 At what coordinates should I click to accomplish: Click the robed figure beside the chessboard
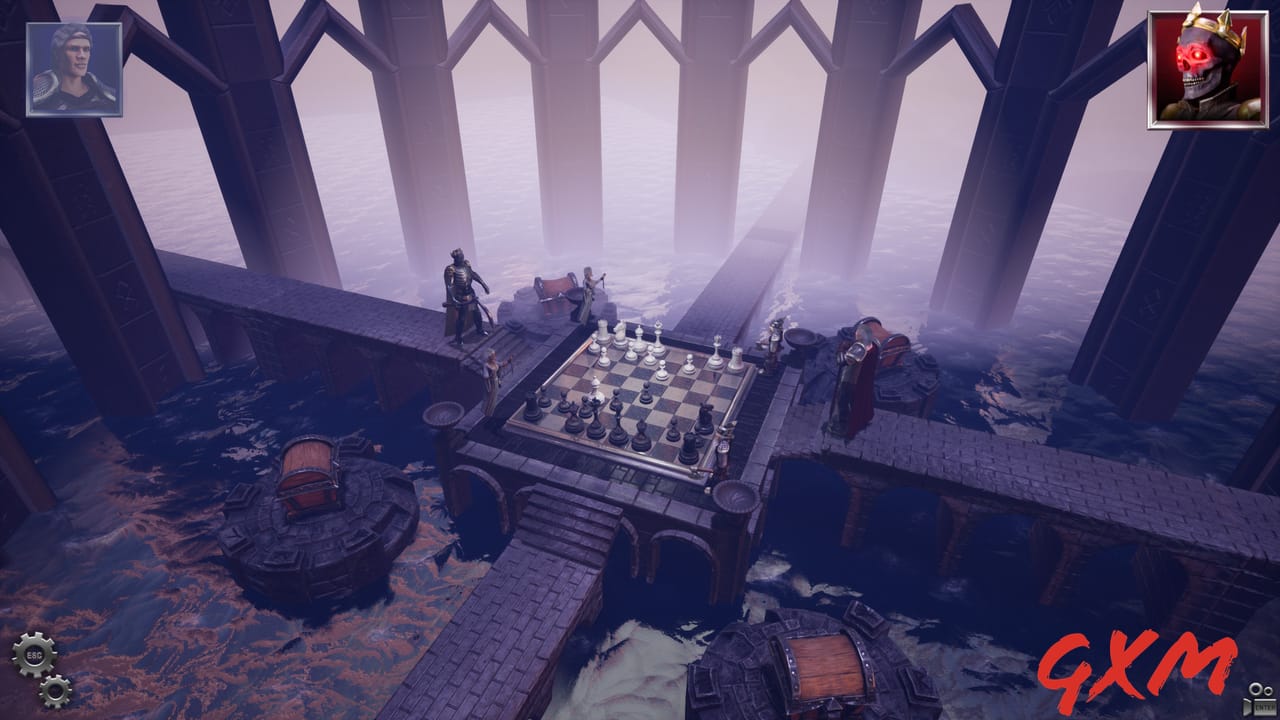(x=590, y=290)
